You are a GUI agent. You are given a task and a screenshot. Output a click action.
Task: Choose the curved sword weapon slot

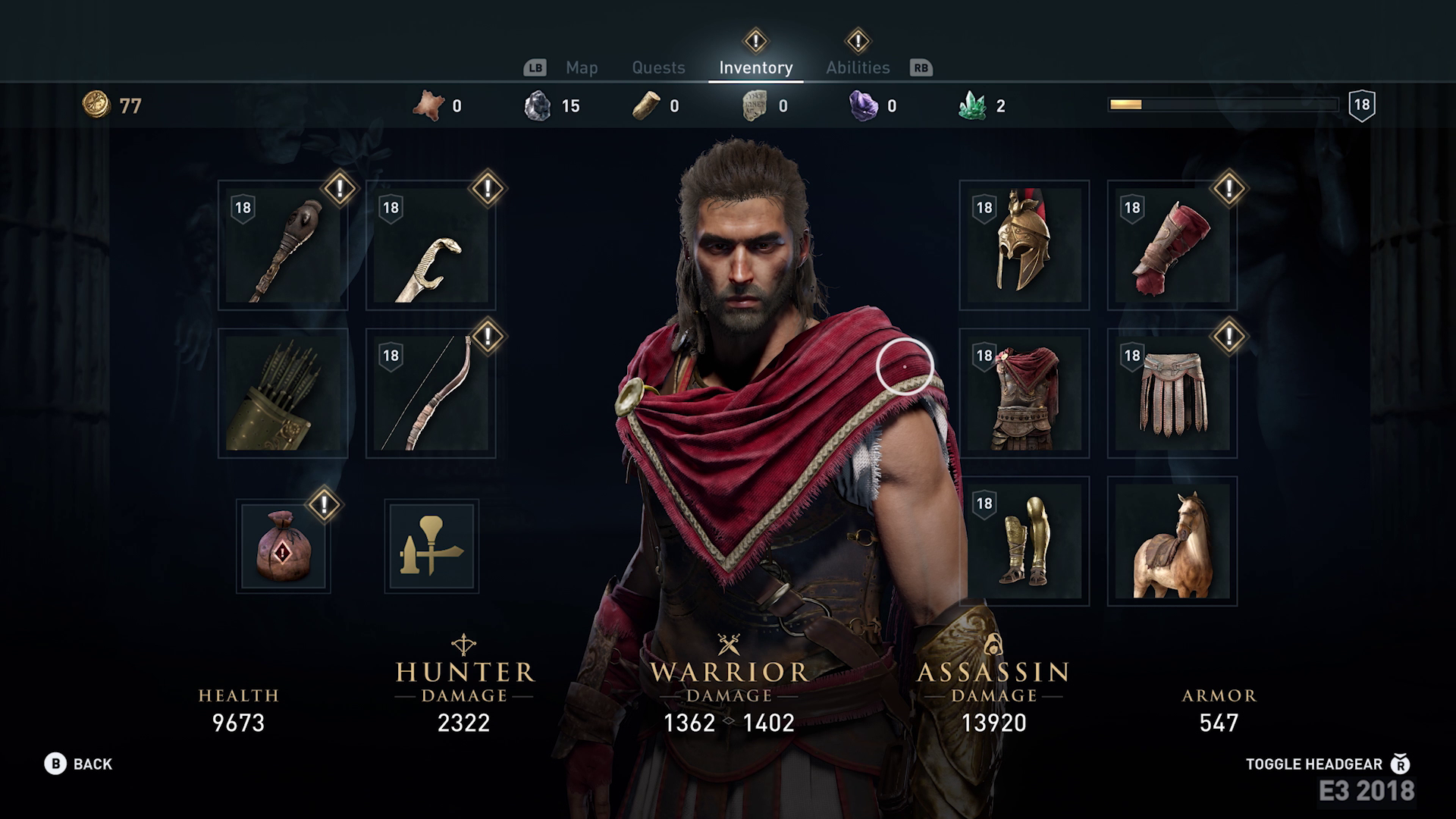[x=431, y=246]
